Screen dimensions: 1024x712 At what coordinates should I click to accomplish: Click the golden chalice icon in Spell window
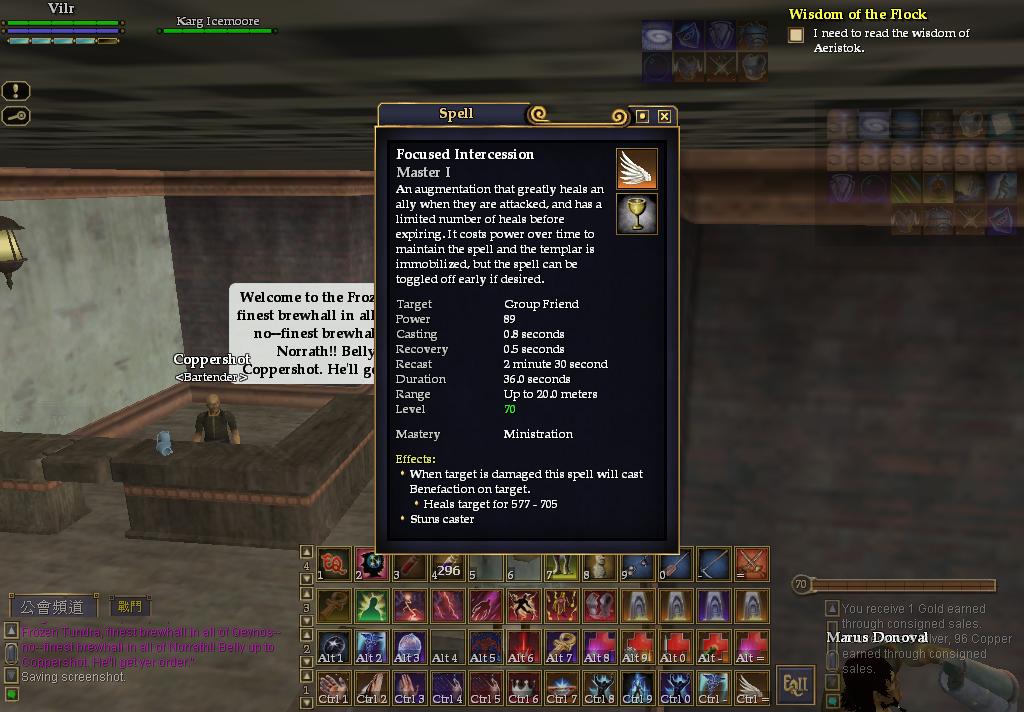click(637, 214)
